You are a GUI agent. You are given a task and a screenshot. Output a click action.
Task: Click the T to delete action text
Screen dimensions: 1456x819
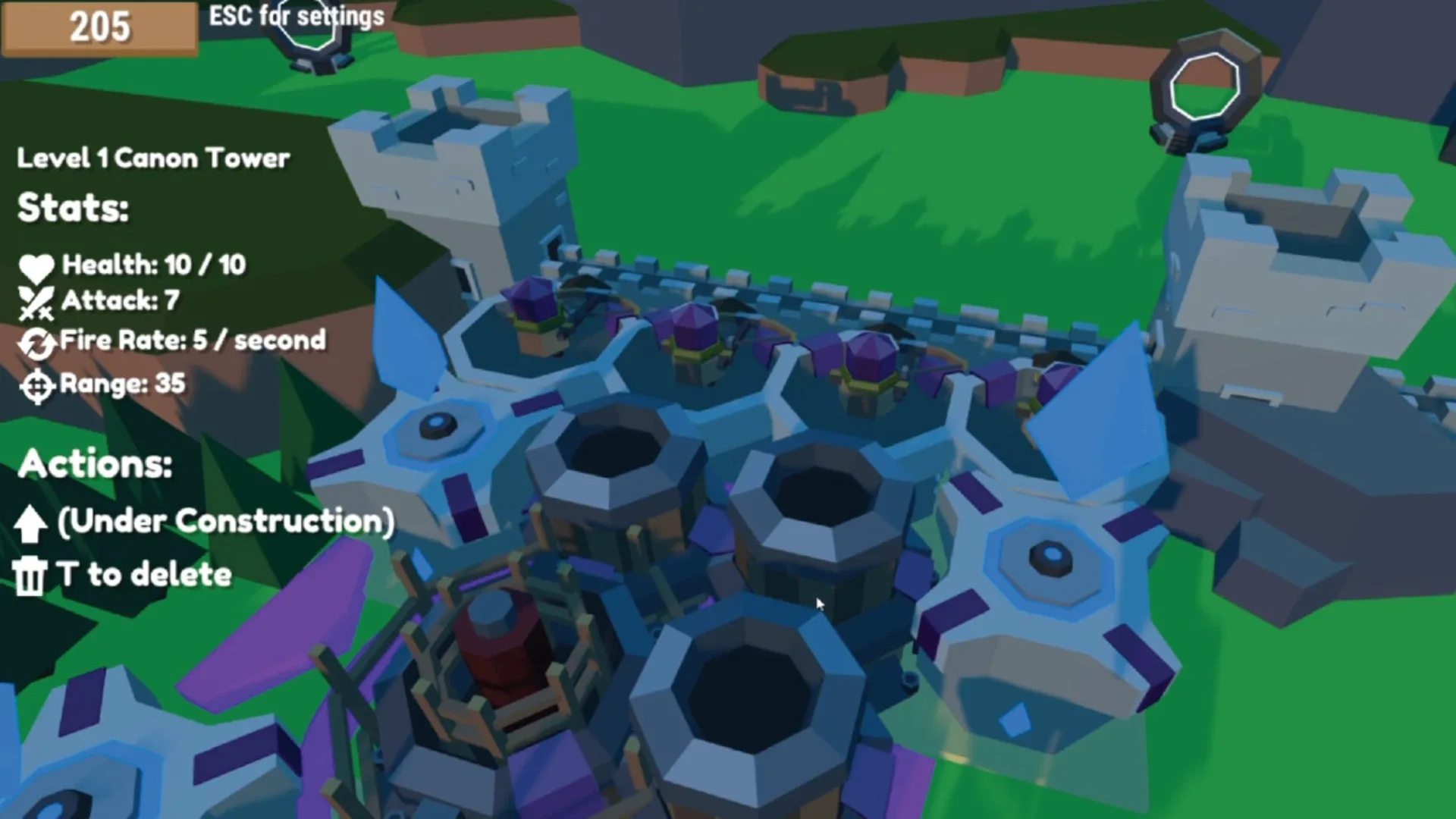click(144, 574)
